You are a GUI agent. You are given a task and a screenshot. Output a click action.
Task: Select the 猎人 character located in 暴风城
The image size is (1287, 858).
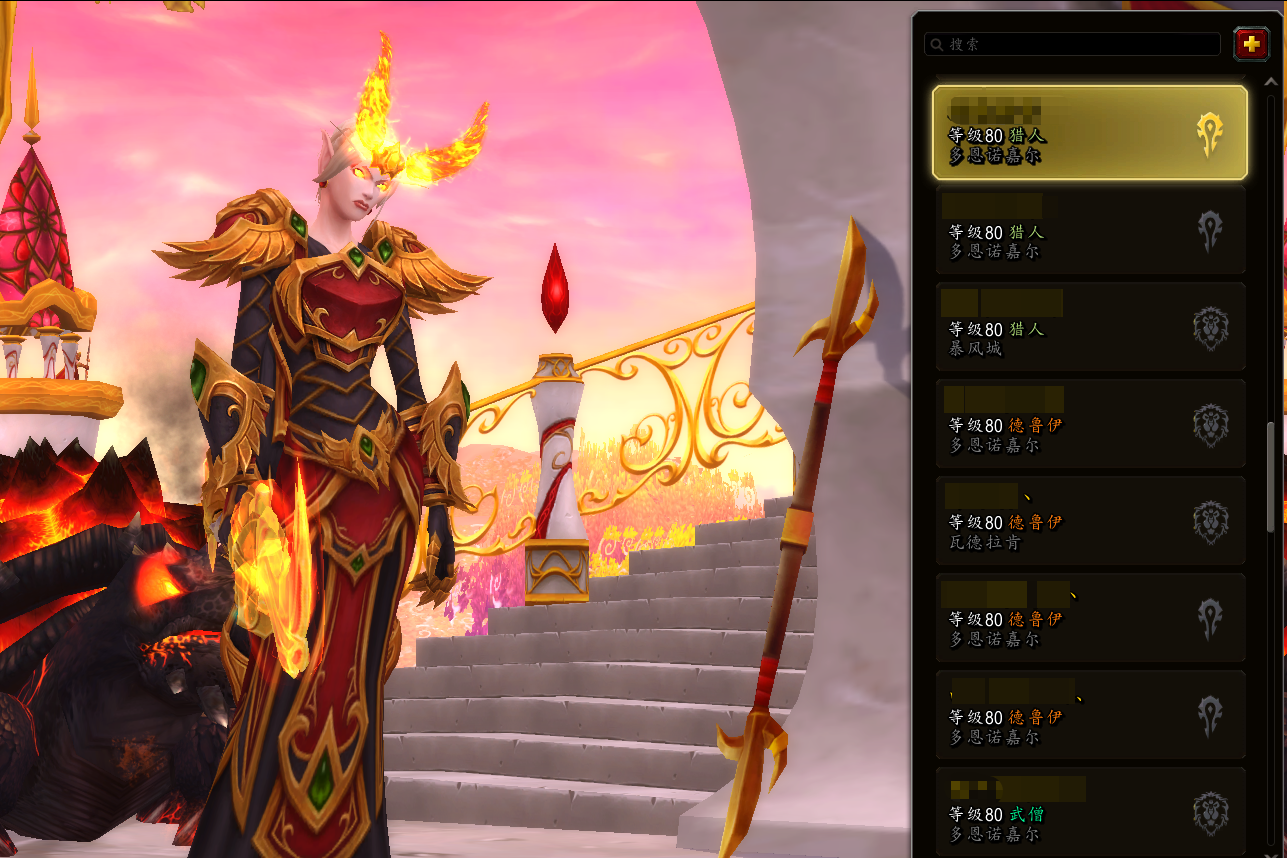point(1089,327)
